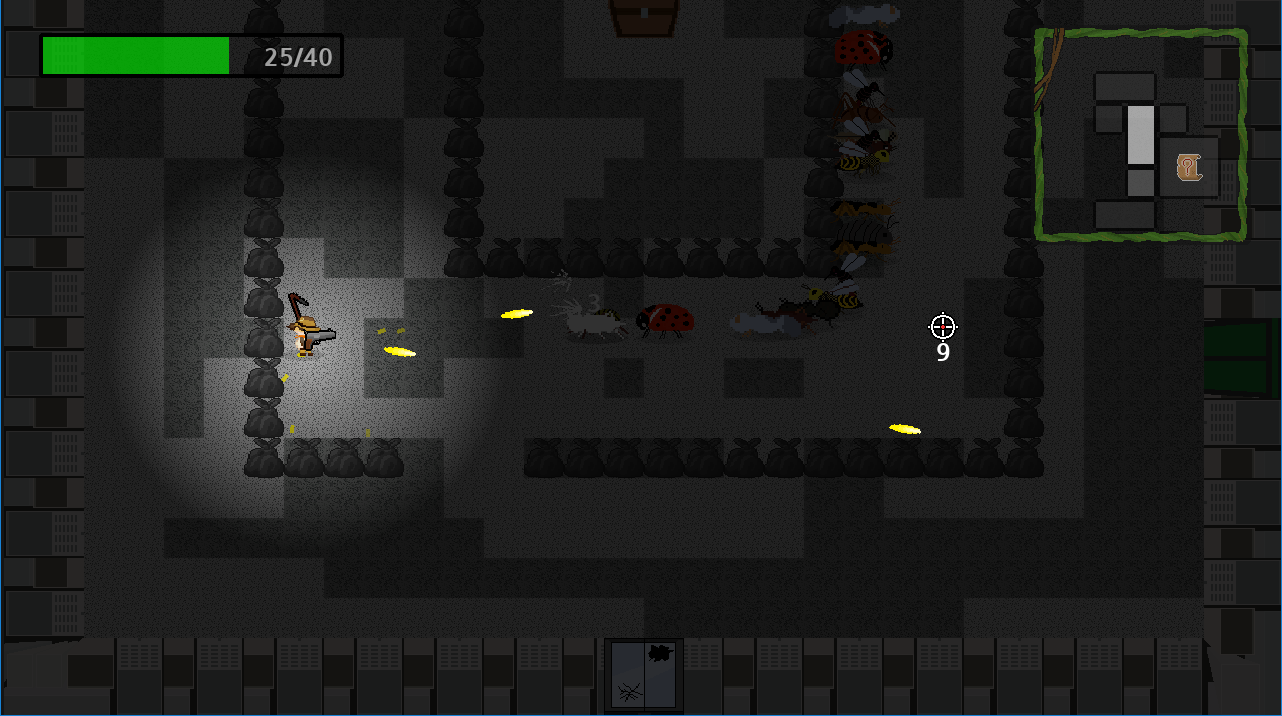The image size is (1282, 716).
Task: Click the highlighted current room on minimap
Action: coord(1141,135)
